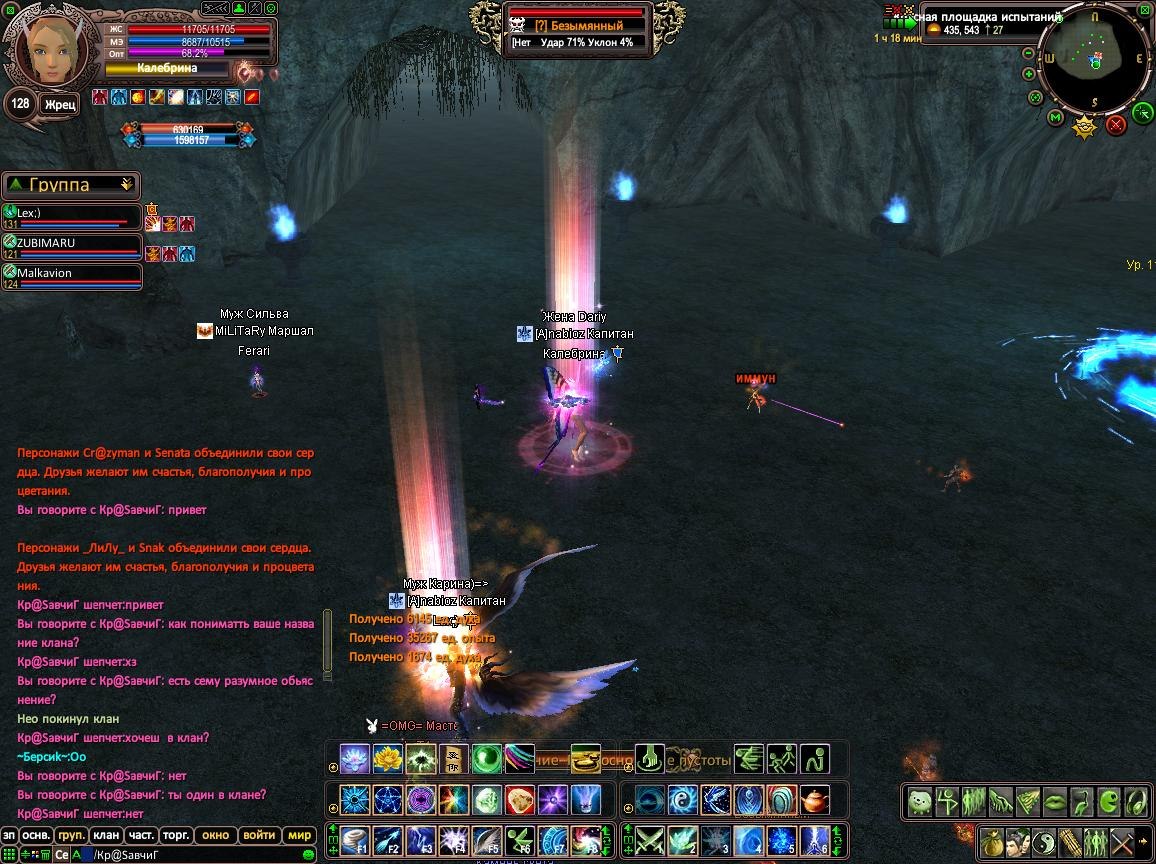The image size is (1156, 864).
Task: Click the green headphones menu icon
Action: coord(1136,802)
